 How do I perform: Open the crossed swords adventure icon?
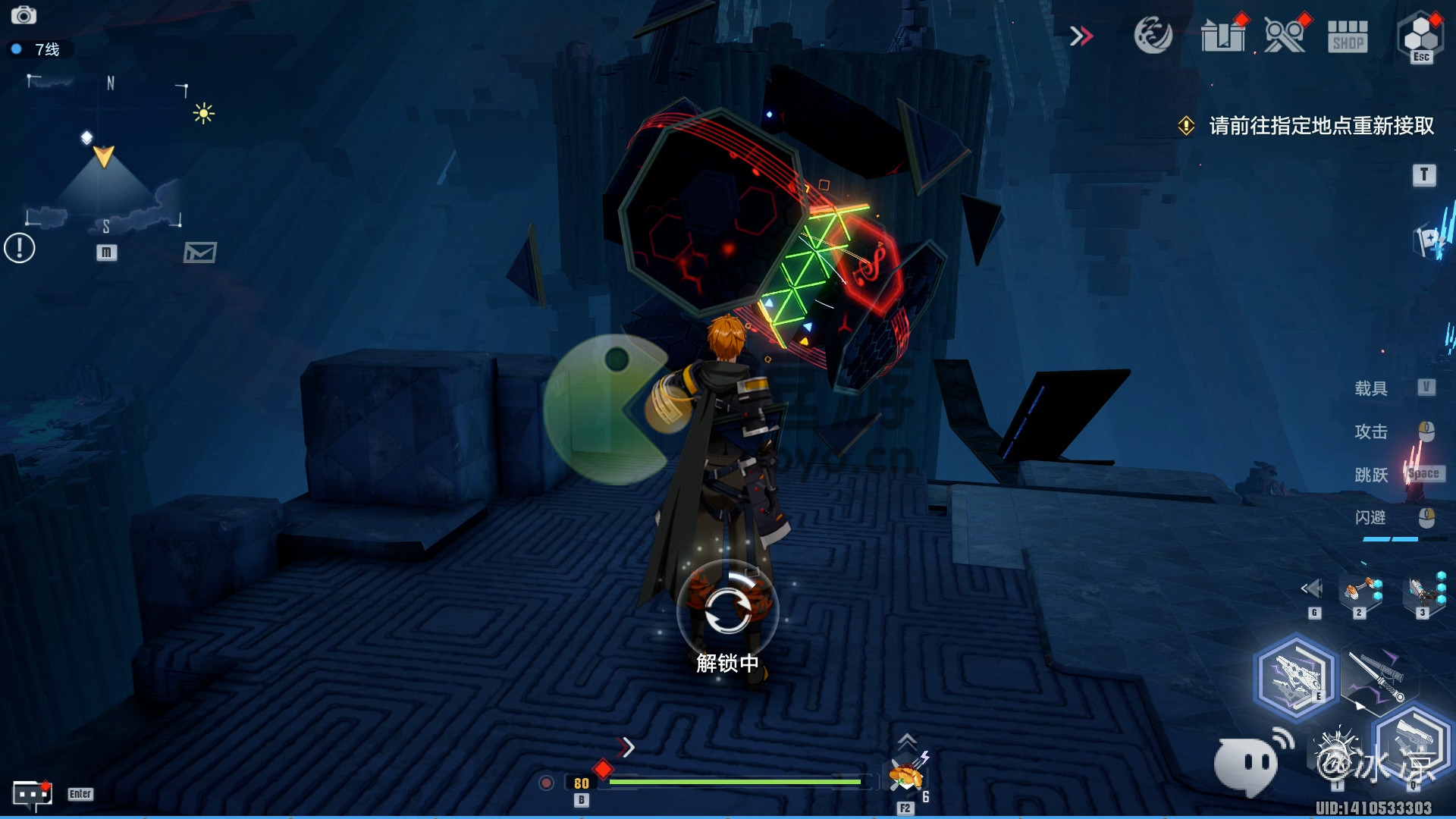(1284, 36)
